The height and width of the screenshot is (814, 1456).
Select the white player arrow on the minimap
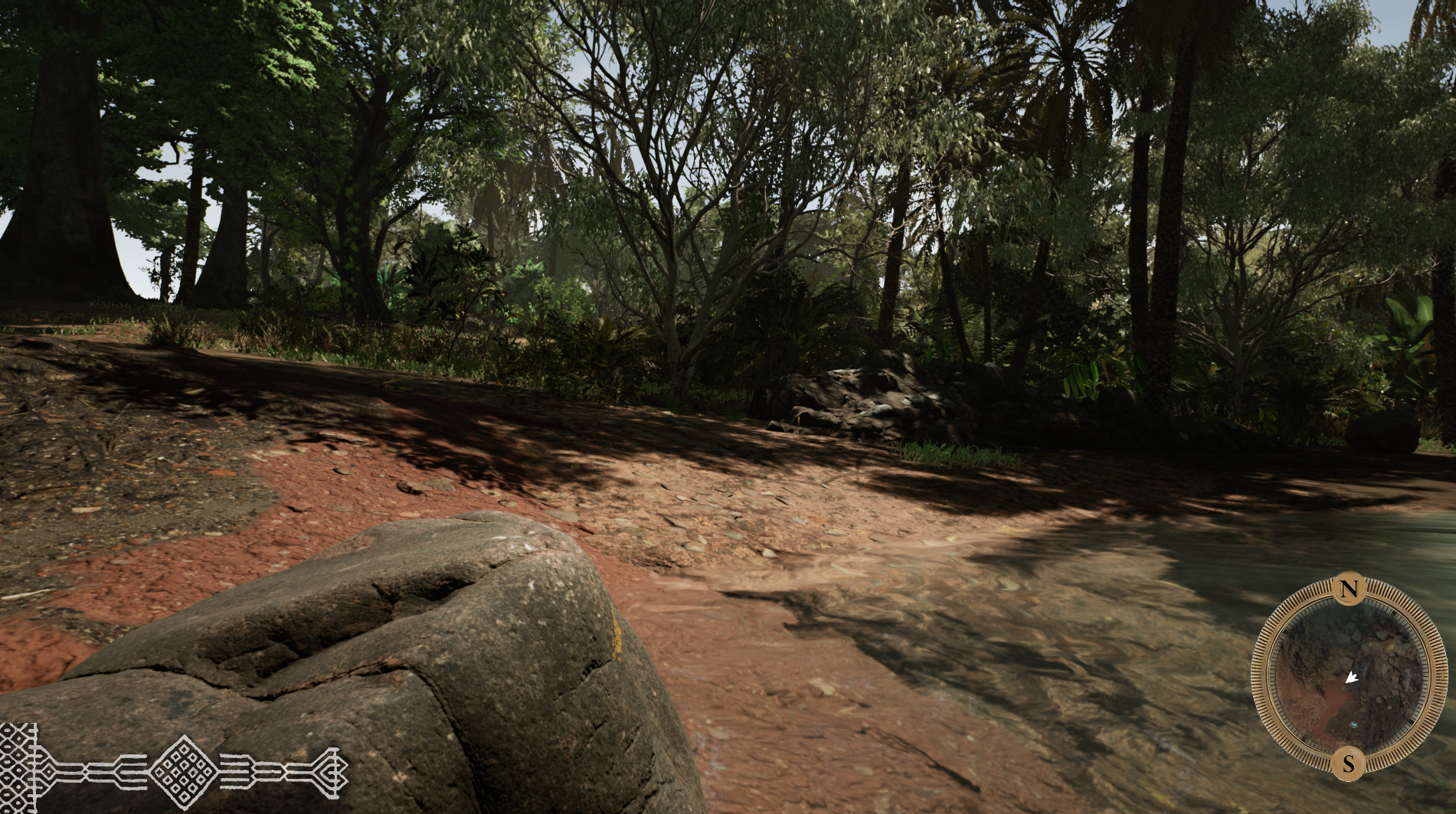tap(1352, 677)
